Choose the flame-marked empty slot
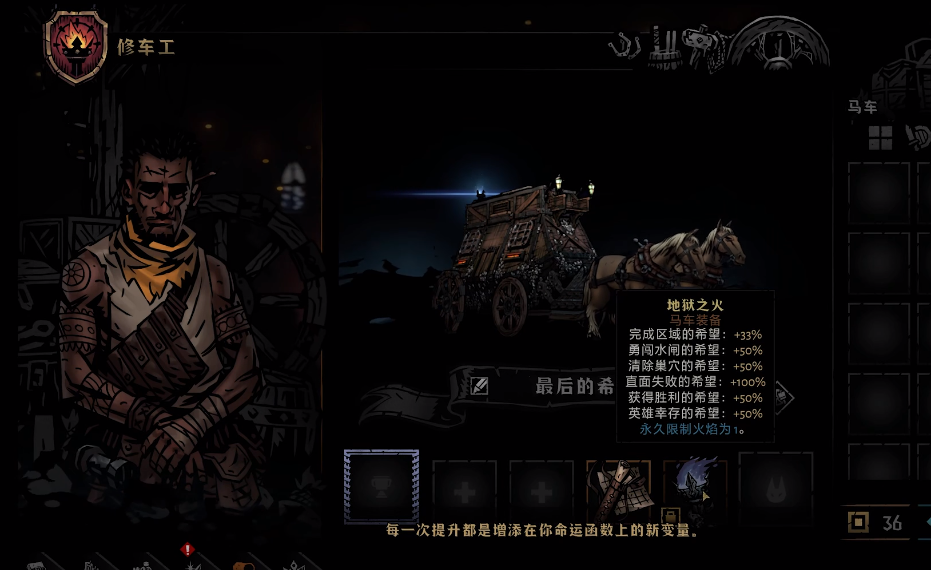Screen dimensions: 931x570 tap(775, 487)
